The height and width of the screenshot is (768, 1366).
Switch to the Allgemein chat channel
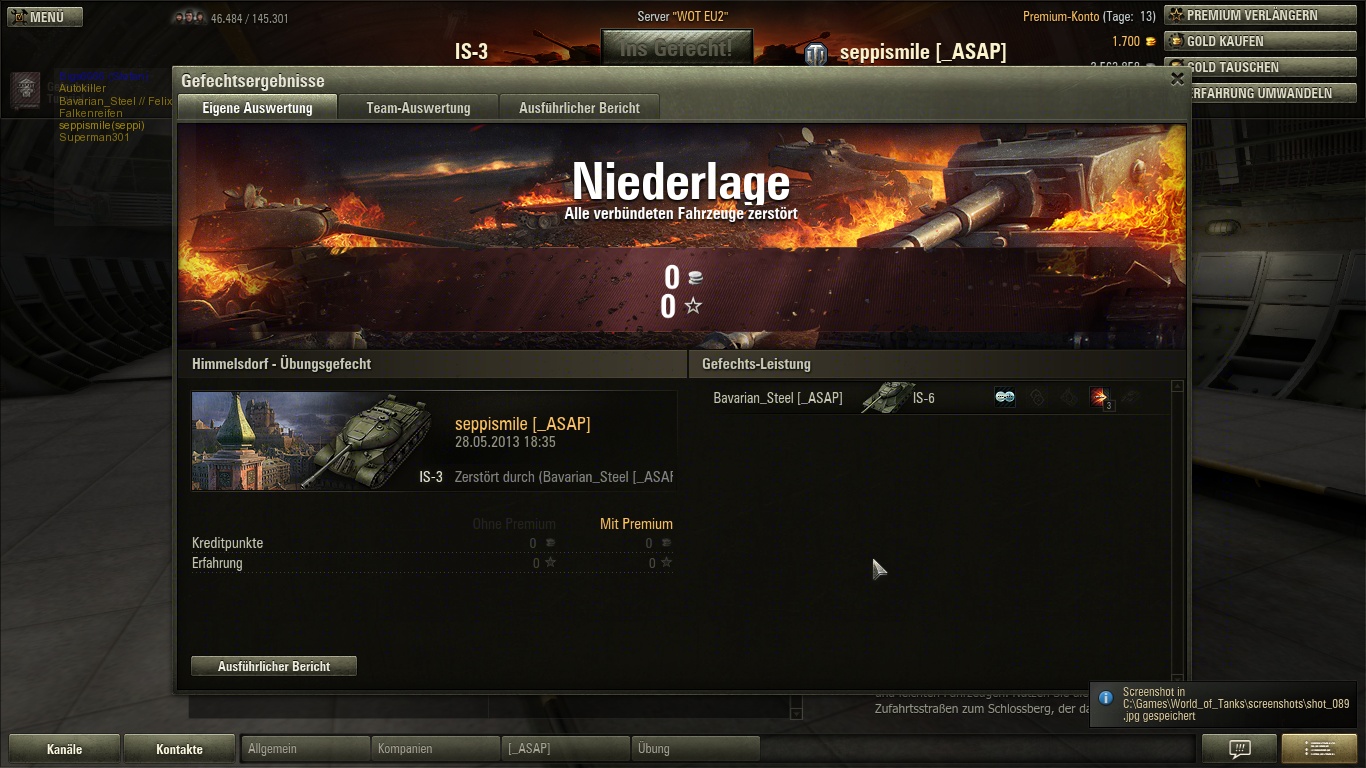[x=305, y=749]
